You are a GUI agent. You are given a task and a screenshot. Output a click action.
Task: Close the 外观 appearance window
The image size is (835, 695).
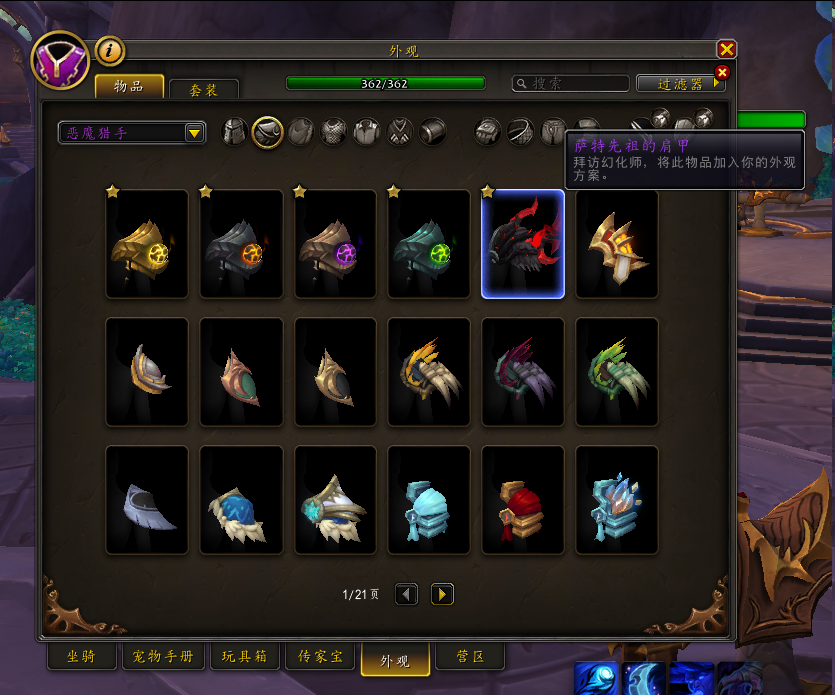pos(727,49)
